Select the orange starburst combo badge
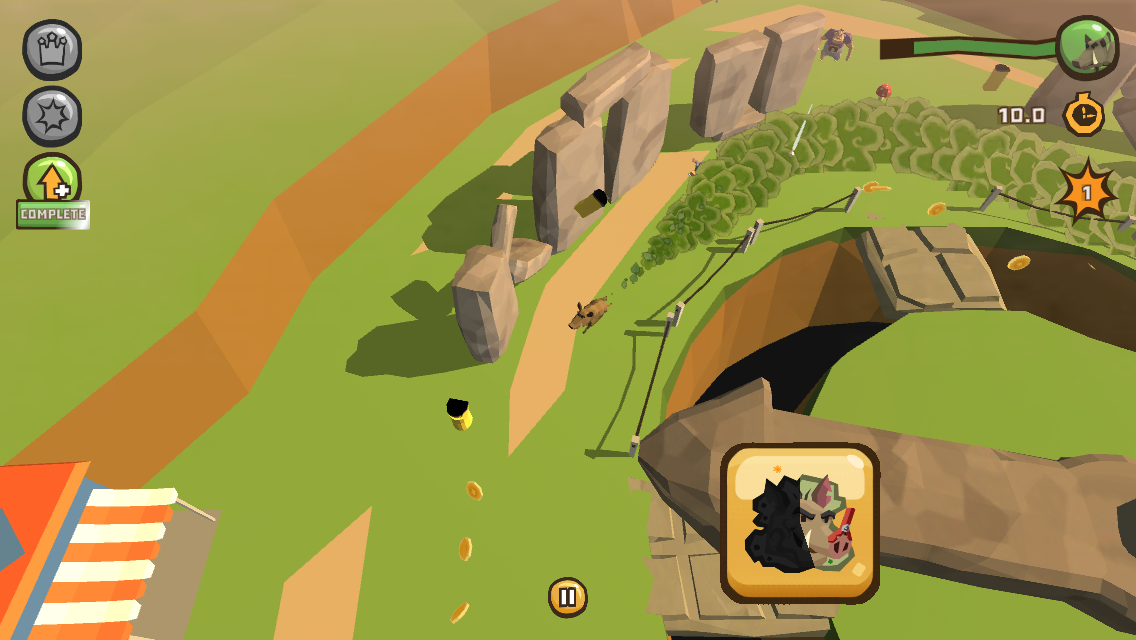The image size is (1136, 640). 1087,190
